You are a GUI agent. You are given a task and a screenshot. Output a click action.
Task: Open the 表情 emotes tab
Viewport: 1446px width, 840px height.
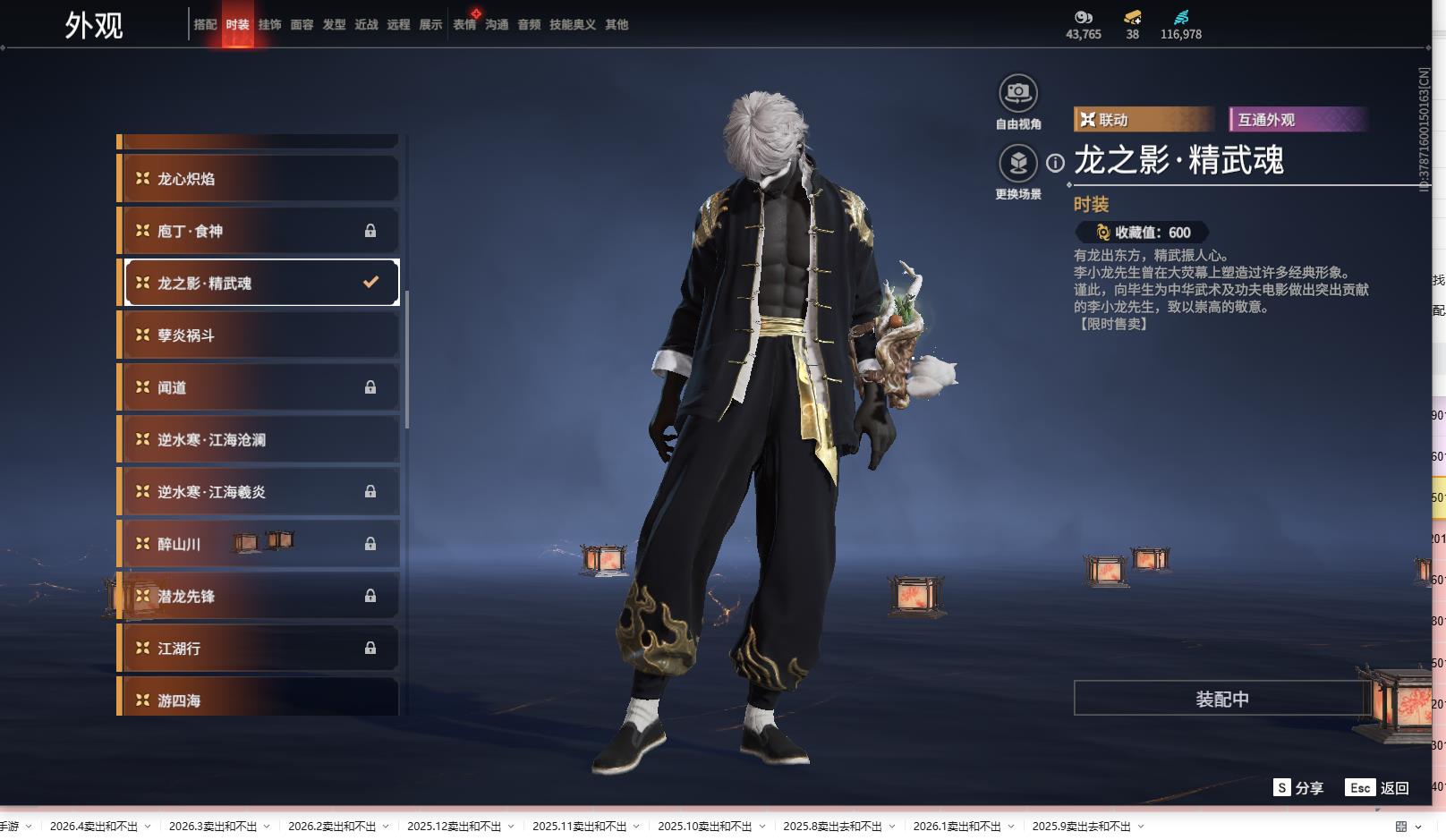tap(464, 25)
